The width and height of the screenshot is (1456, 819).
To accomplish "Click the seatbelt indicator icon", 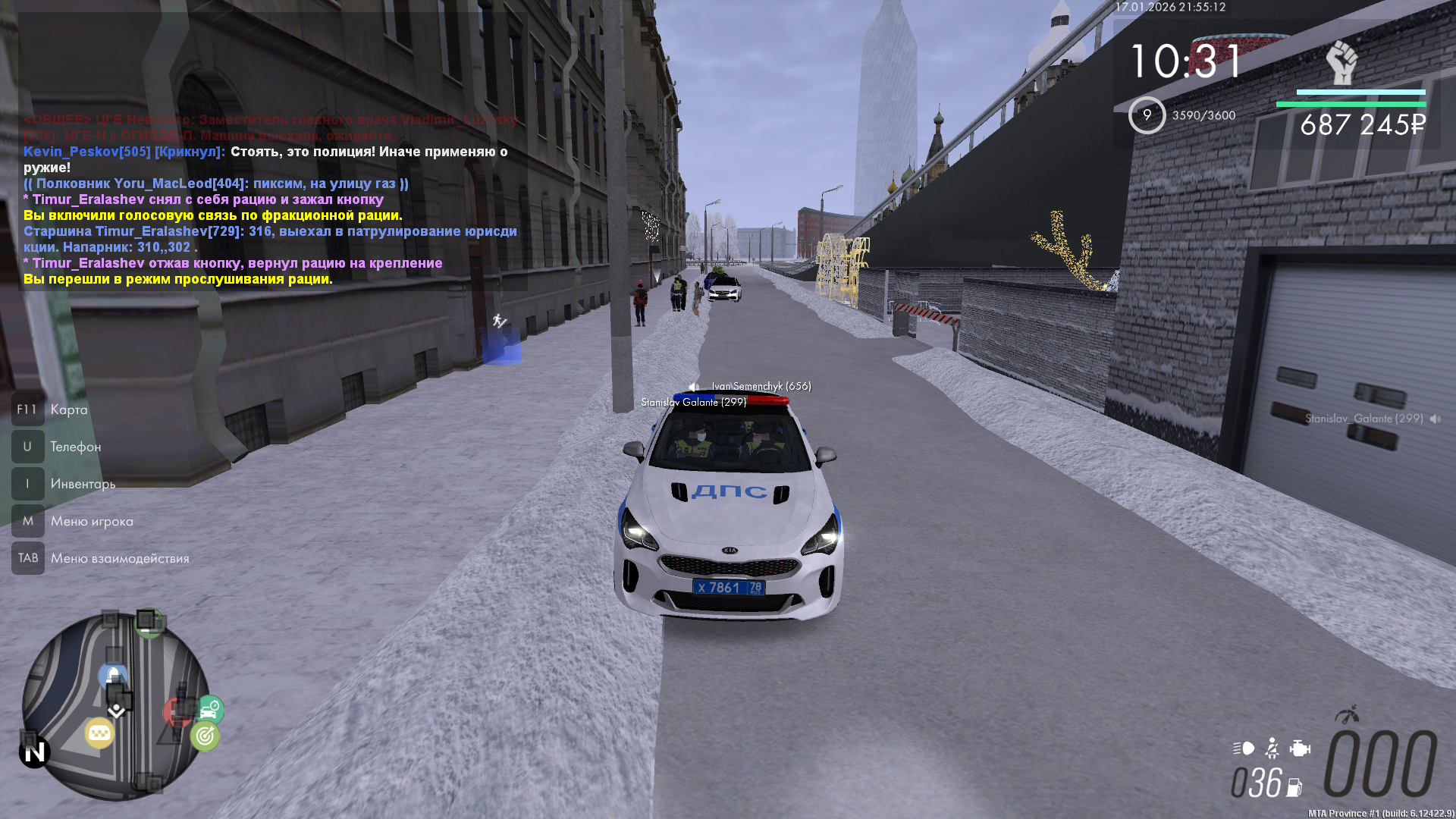I will click(1272, 748).
